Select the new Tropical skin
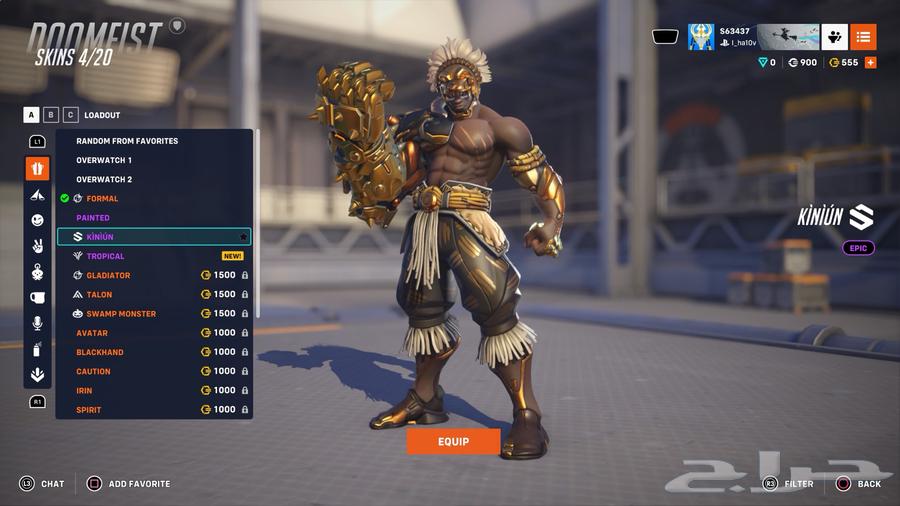 [106, 256]
